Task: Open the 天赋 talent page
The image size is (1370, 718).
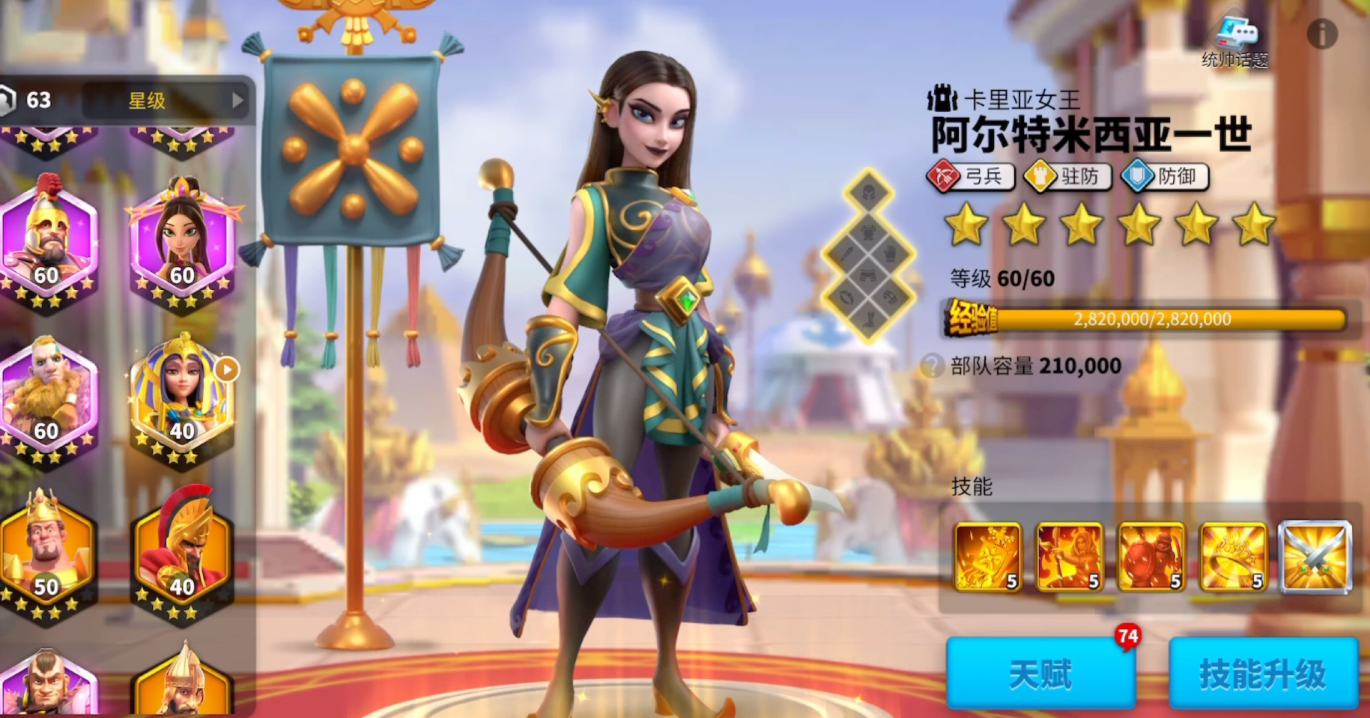Action: (1040, 674)
